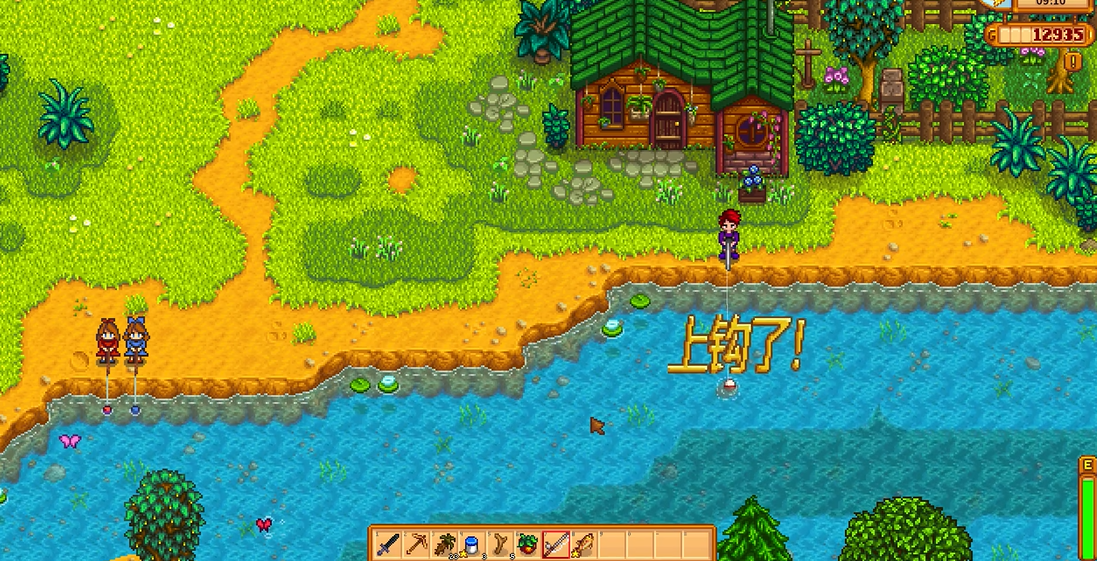The width and height of the screenshot is (1097, 561).
Task: Select the leafy red fruit slot
Action: click(528, 545)
